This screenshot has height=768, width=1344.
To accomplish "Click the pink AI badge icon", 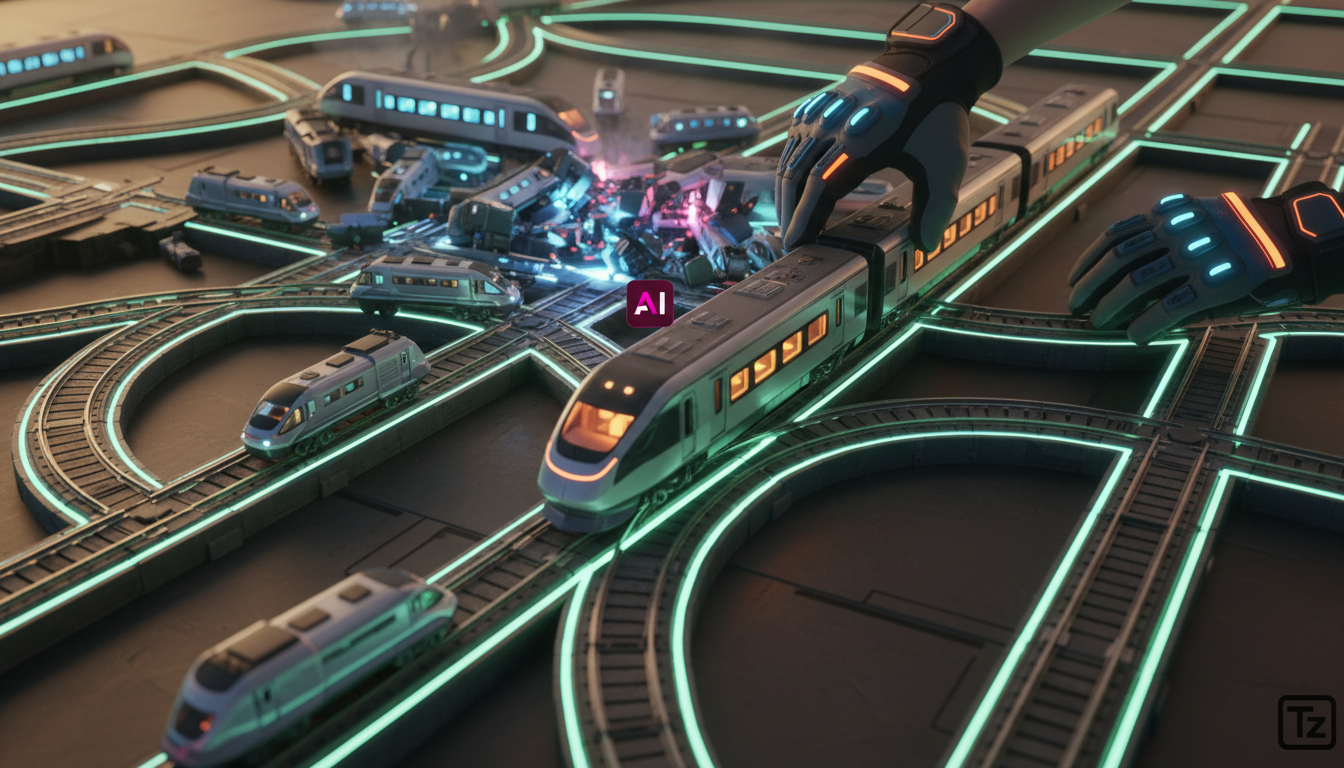I will [x=649, y=304].
